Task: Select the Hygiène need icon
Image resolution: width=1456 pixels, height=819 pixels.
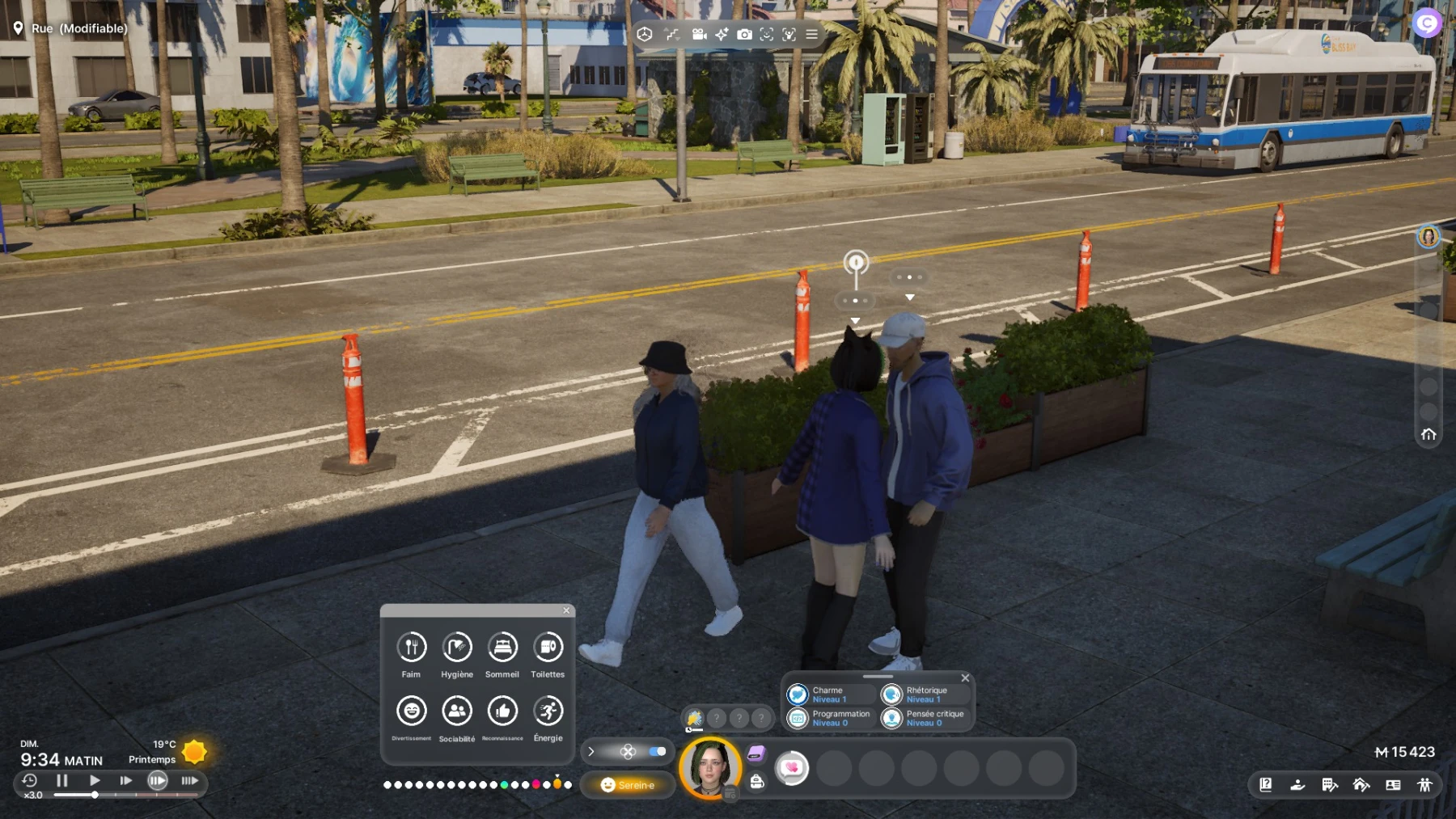Action: [x=457, y=648]
